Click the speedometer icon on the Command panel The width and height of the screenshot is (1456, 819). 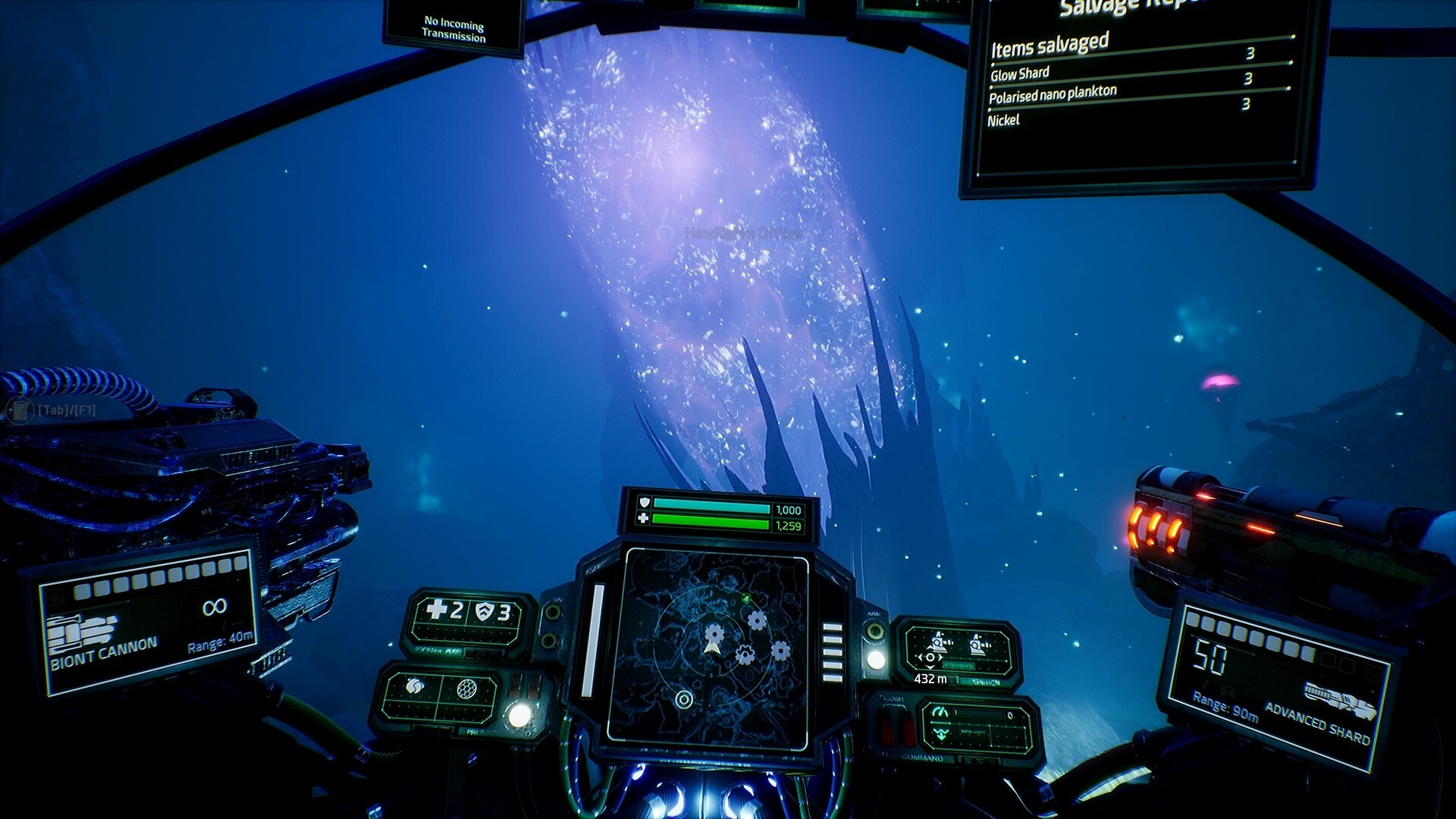pos(941,712)
